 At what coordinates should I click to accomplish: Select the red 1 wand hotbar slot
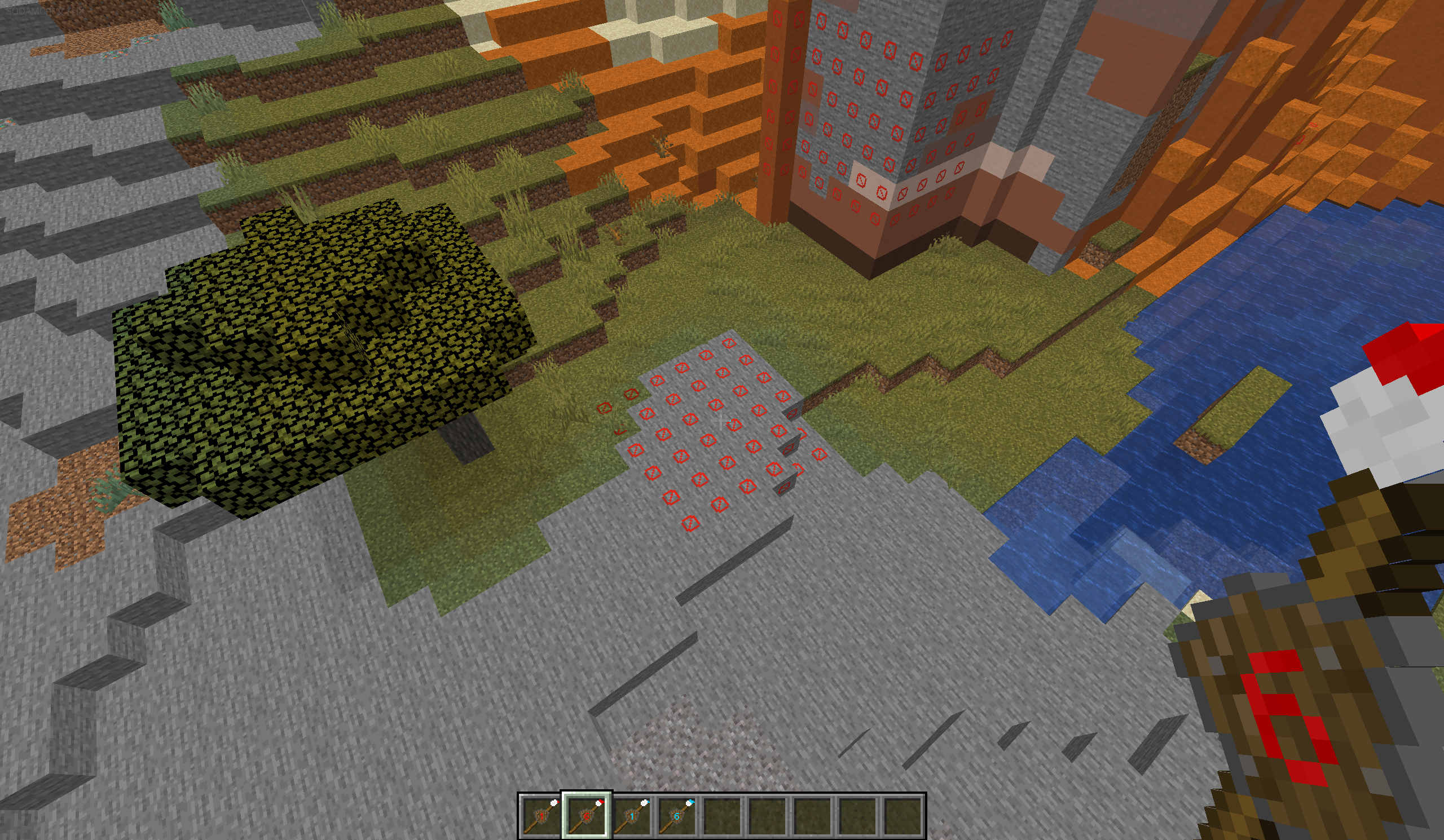point(540,815)
